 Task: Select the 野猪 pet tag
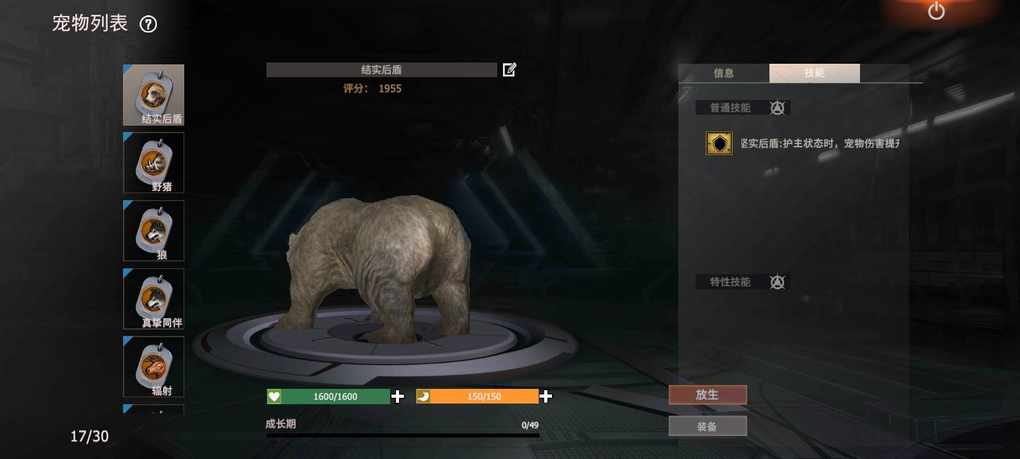(x=153, y=162)
